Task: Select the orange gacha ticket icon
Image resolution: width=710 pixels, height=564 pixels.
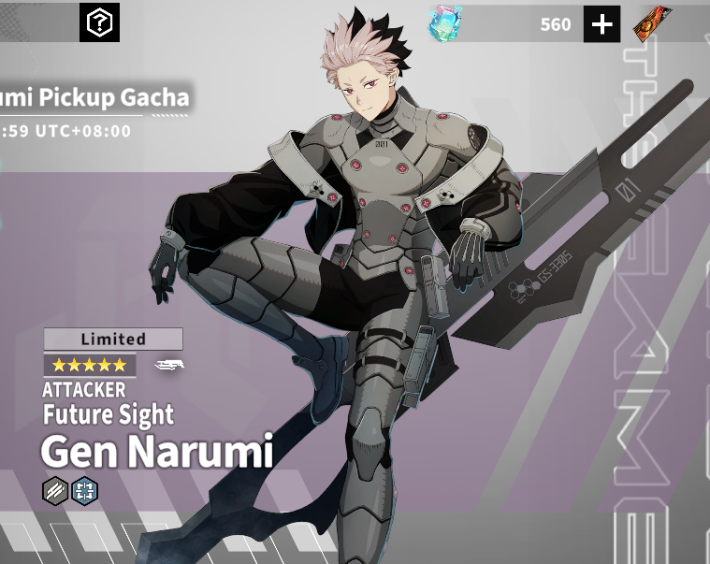Action: tap(652, 23)
